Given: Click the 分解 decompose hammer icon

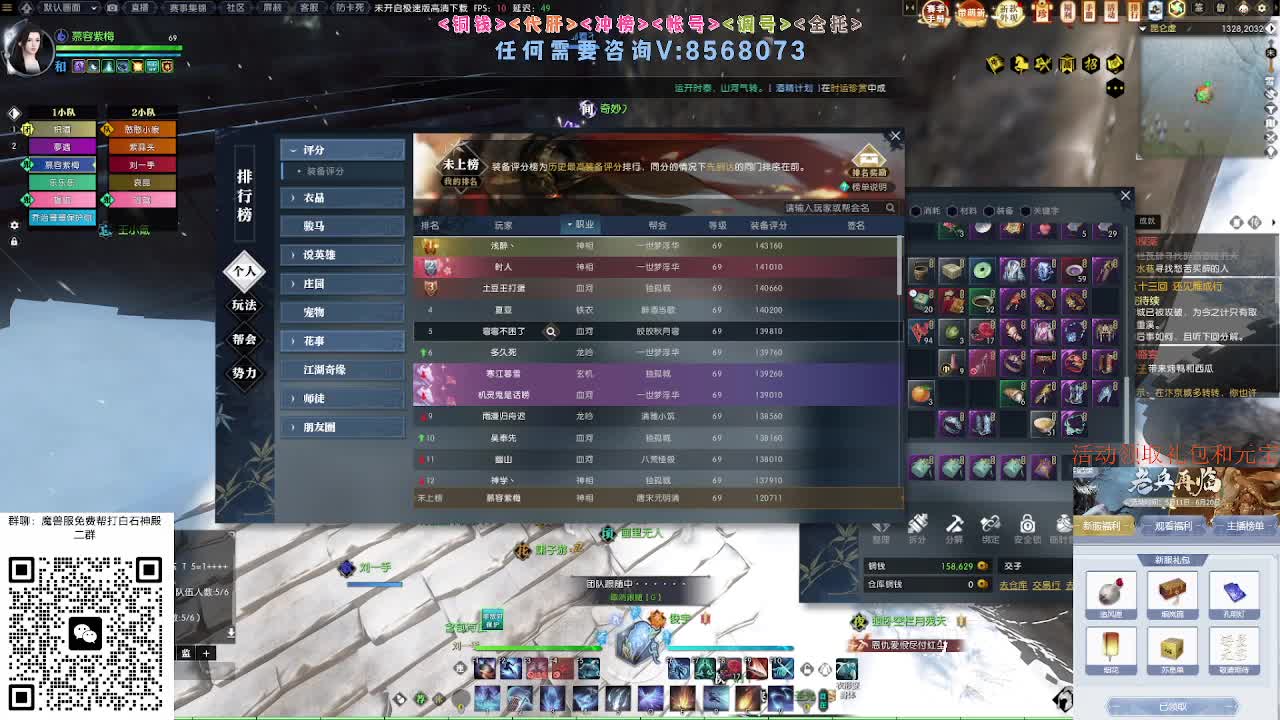Looking at the screenshot, I should click(x=955, y=527).
